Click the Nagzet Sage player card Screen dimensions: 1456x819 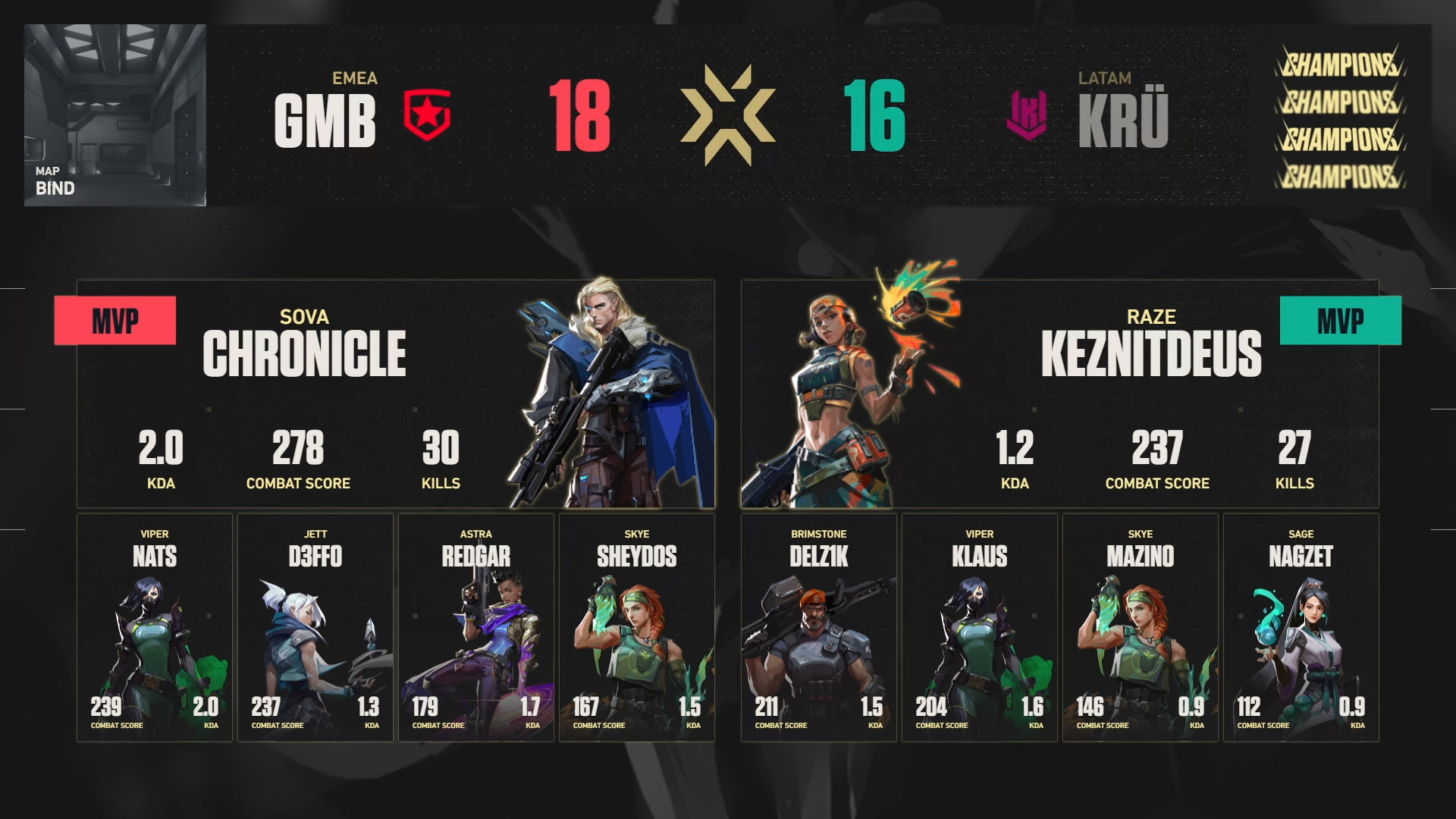1301,627
